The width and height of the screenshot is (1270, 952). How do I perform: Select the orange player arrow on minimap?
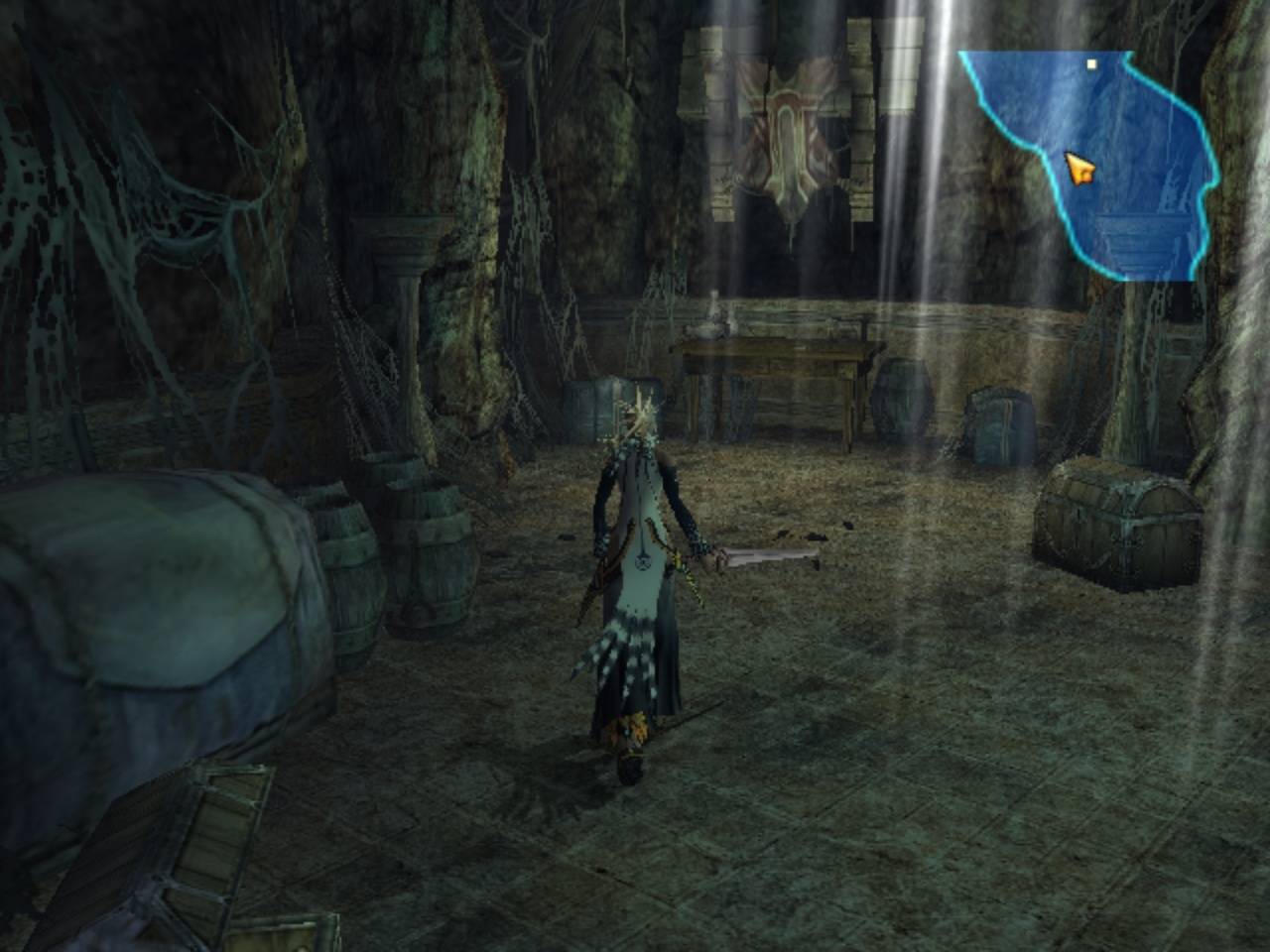click(x=1079, y=169)
